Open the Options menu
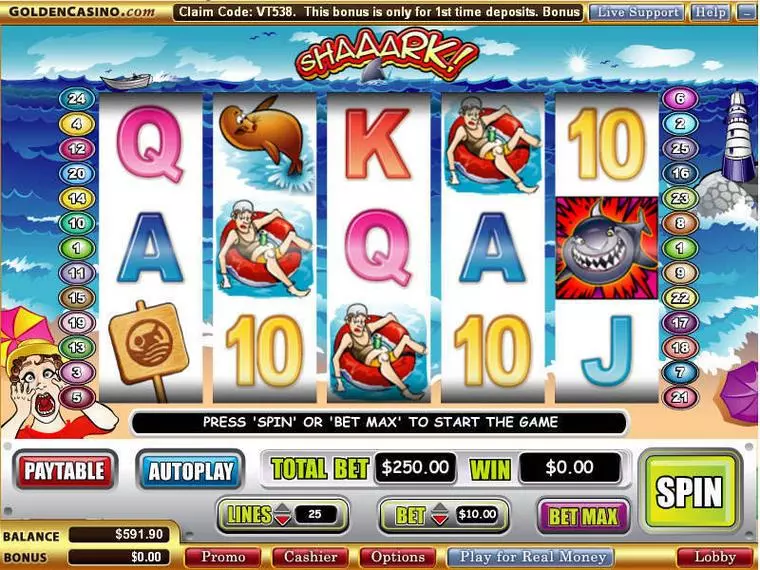The height and width of the screenshot is (570, 760). 398,557
